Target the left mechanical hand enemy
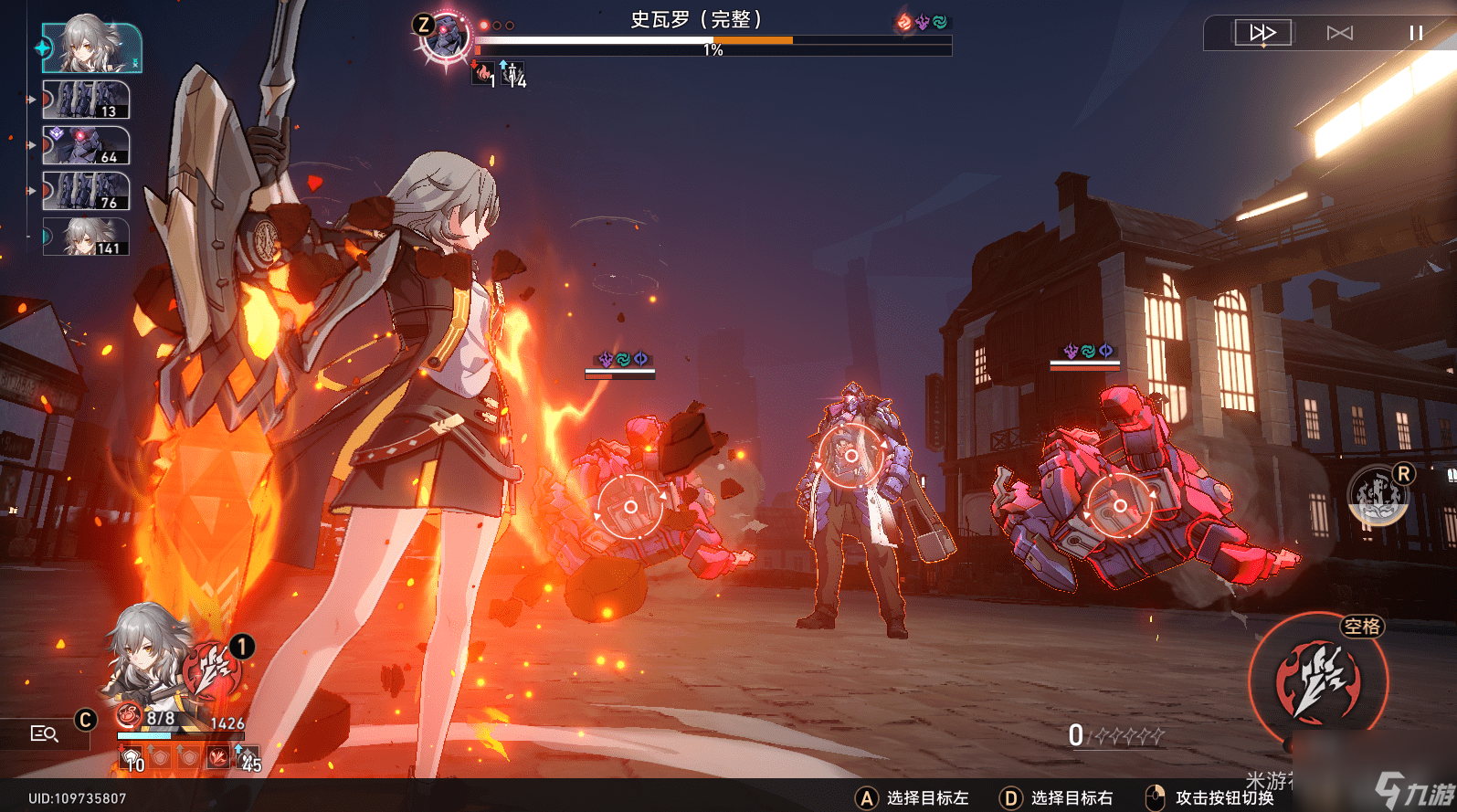This screenshot has width=1457, height=812. click(x=630, y=506)
